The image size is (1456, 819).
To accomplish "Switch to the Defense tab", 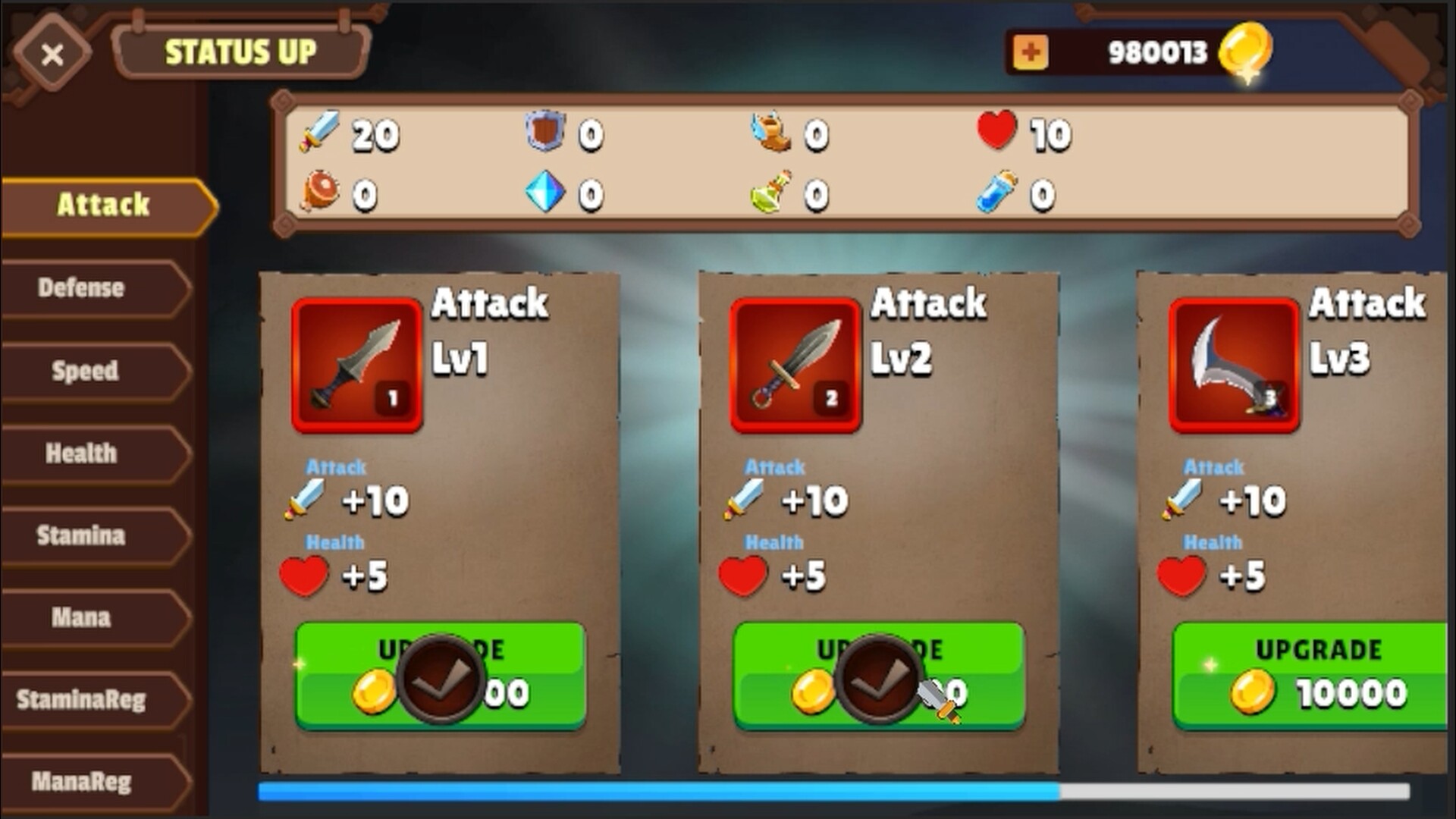I will pyautogui.click(x=80, y=288).
